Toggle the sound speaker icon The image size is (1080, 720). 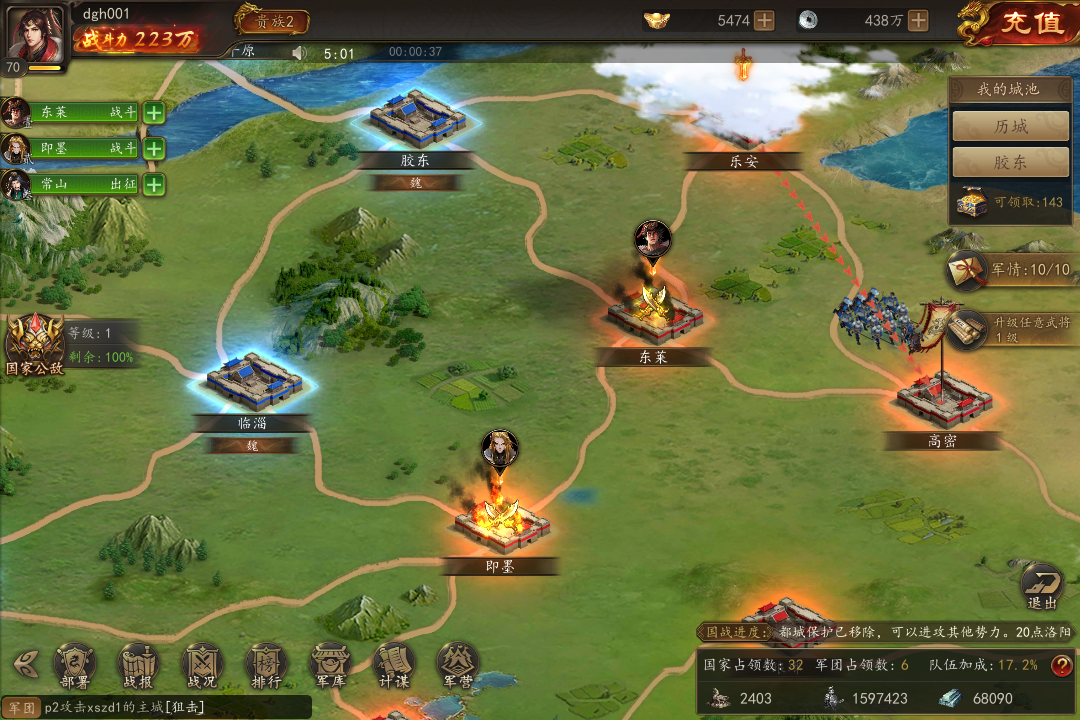[298, 53]
